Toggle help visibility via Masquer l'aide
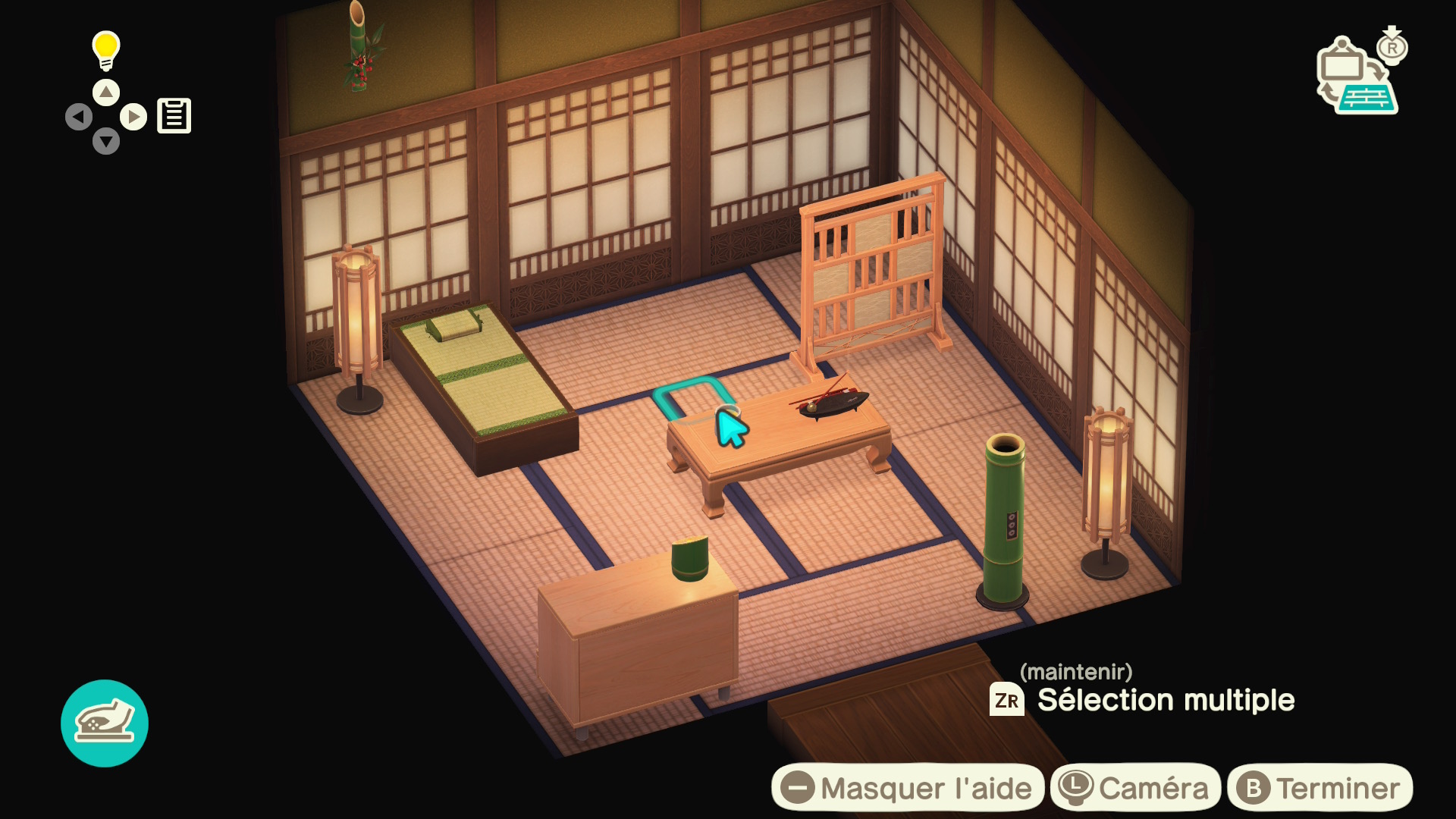This screenshot has height=819, width=1456. [908, 786]
